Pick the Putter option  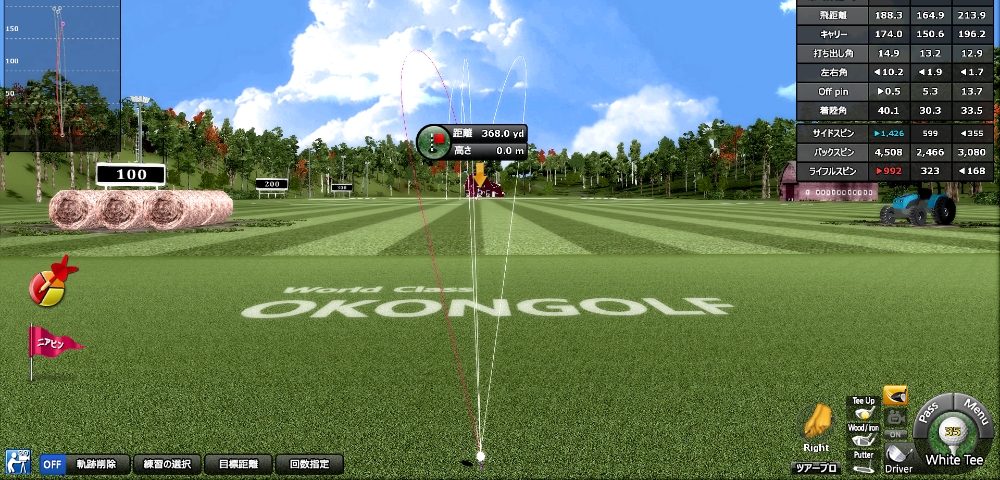pos(863,460)
